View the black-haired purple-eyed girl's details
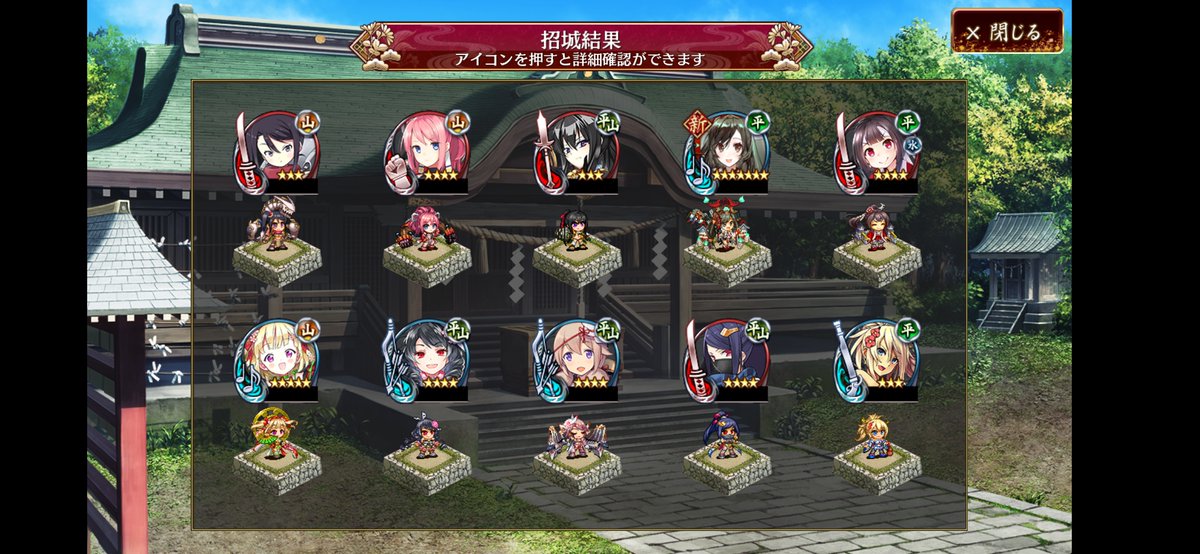 click(x=577, y=152)
